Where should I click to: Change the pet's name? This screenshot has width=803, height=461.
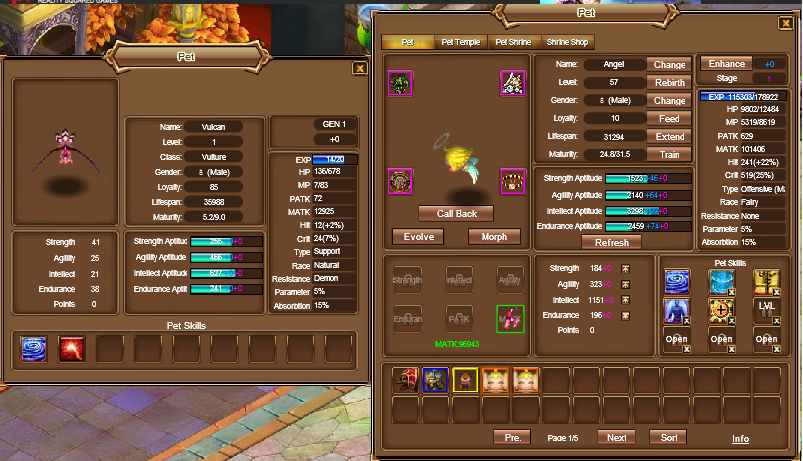pyautogui.click(x=669, y=64)
